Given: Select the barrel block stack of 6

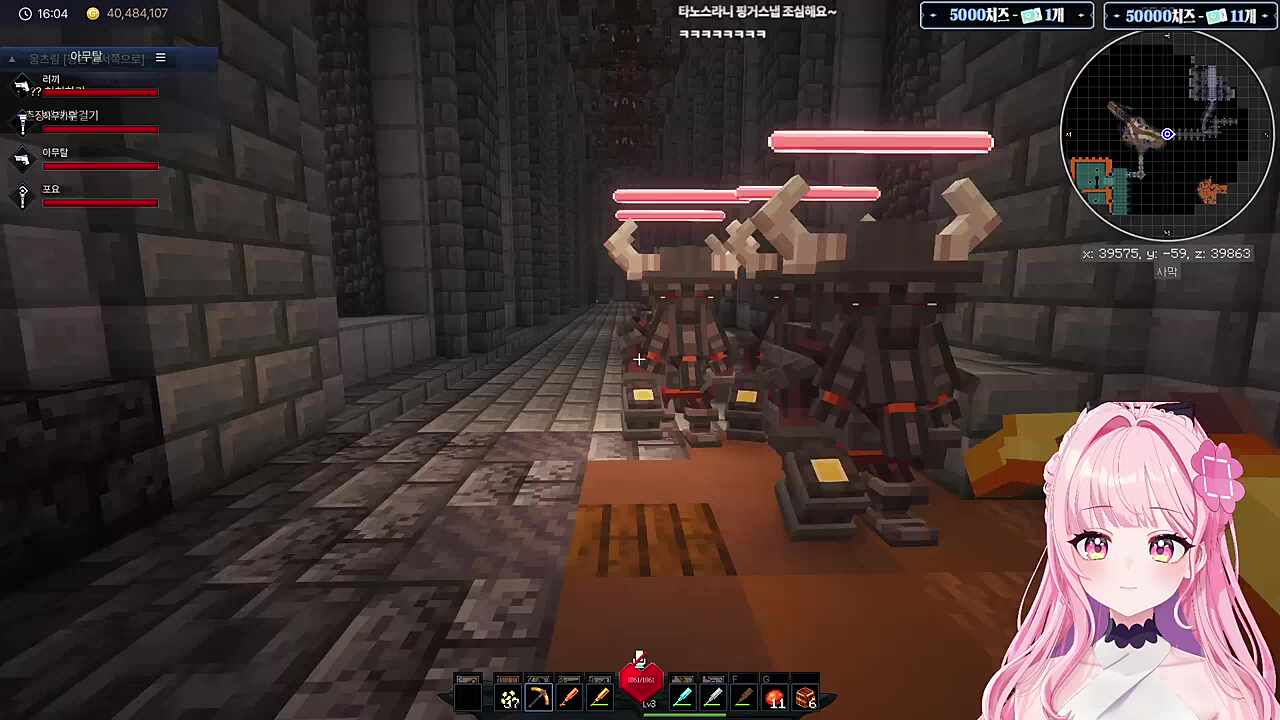Looking at the screenshot, I should pyautogui.click(x=806, y=697).
